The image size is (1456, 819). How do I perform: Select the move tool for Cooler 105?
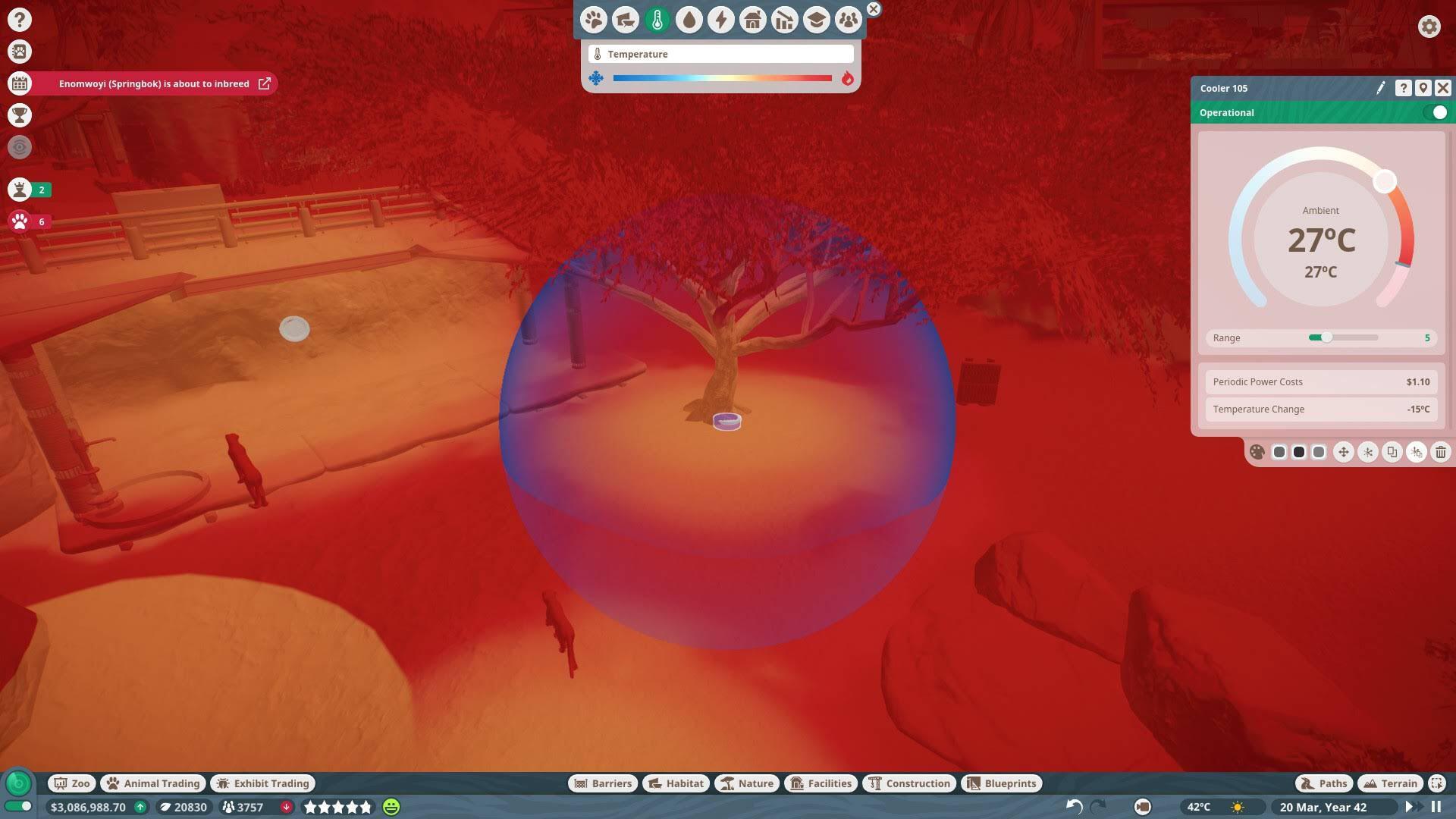coord(1343,452)
